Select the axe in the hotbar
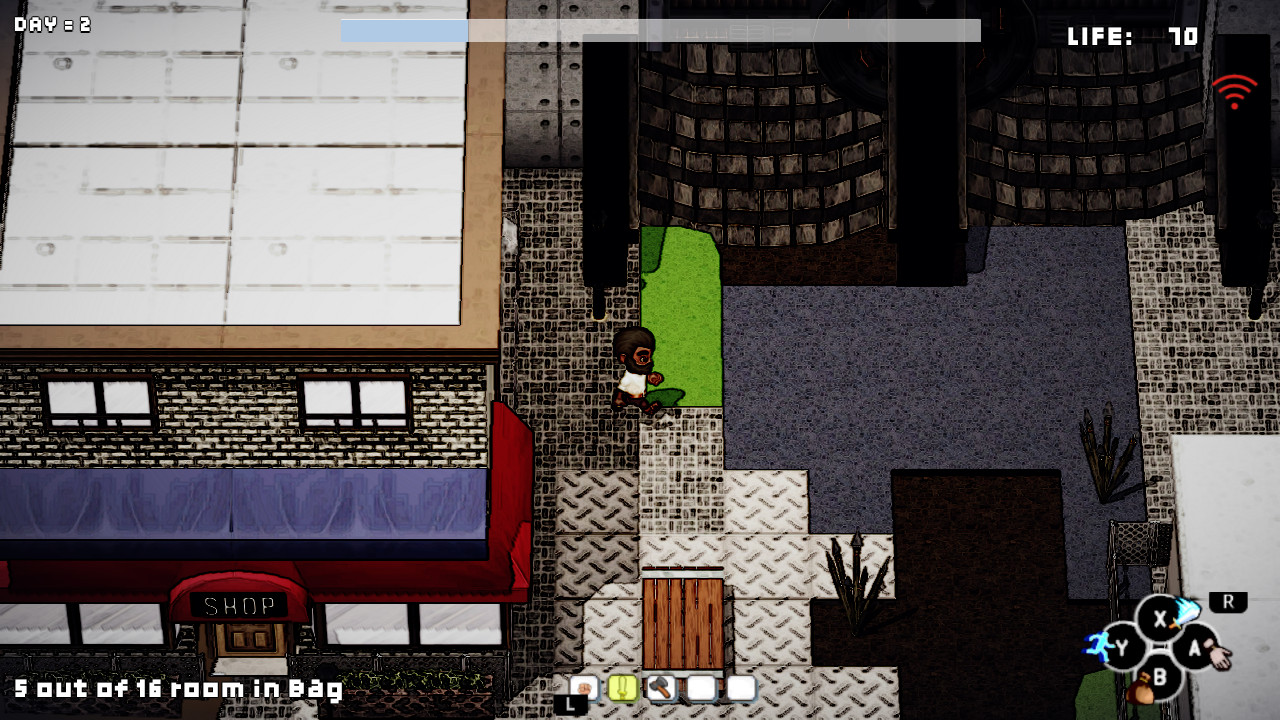 click(x=661, y=688)
